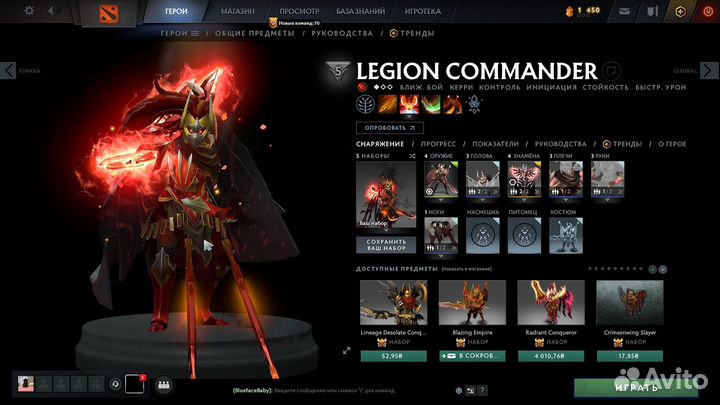Buy Lineage Desolate Conqueror for 52,95₽

tap(393, 356)
